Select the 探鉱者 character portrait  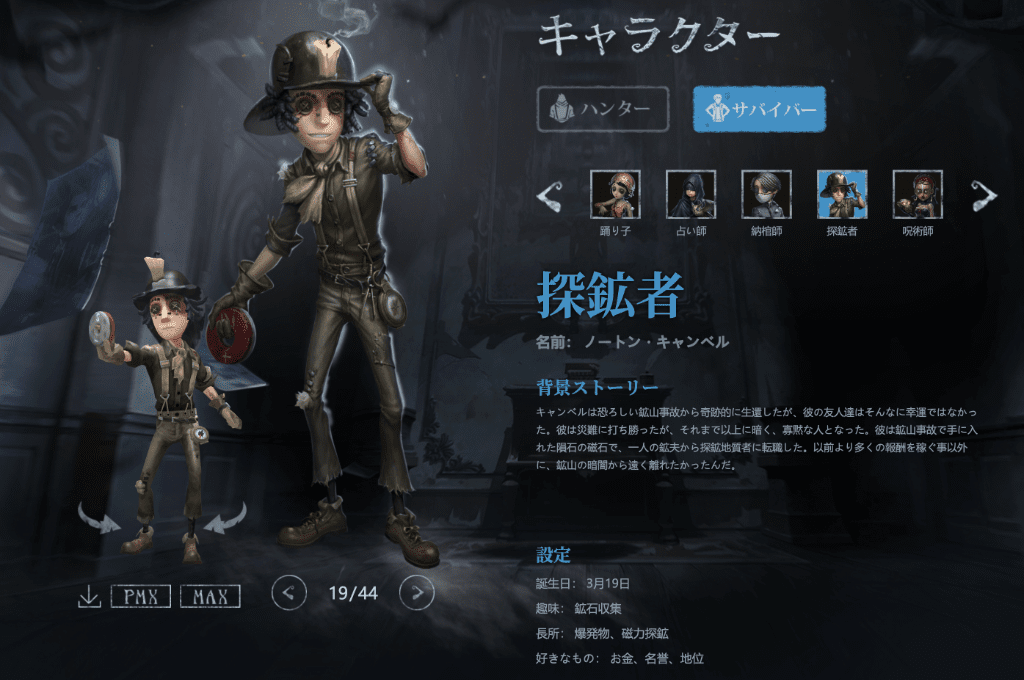(x=842, y=195)
